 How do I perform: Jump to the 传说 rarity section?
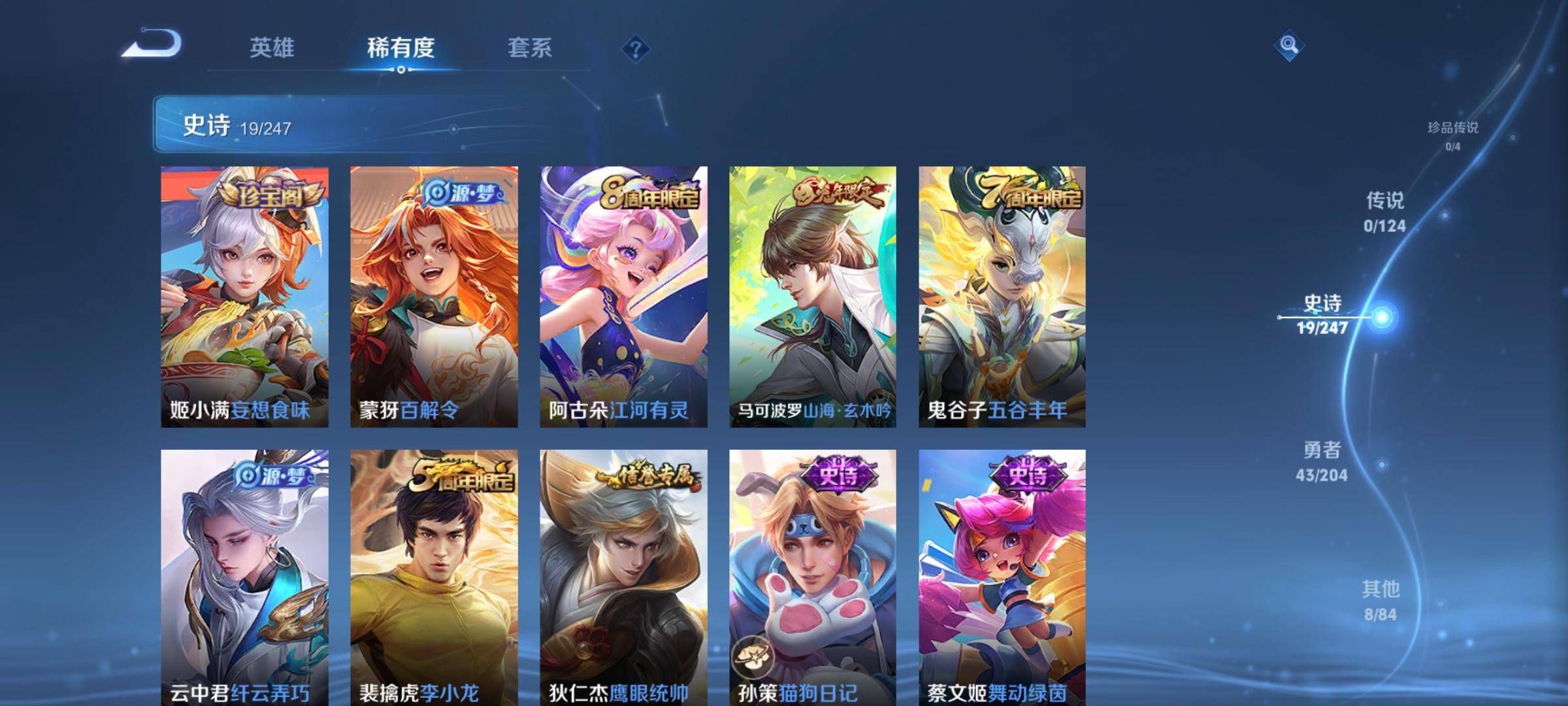click(x=1384, y=212)
